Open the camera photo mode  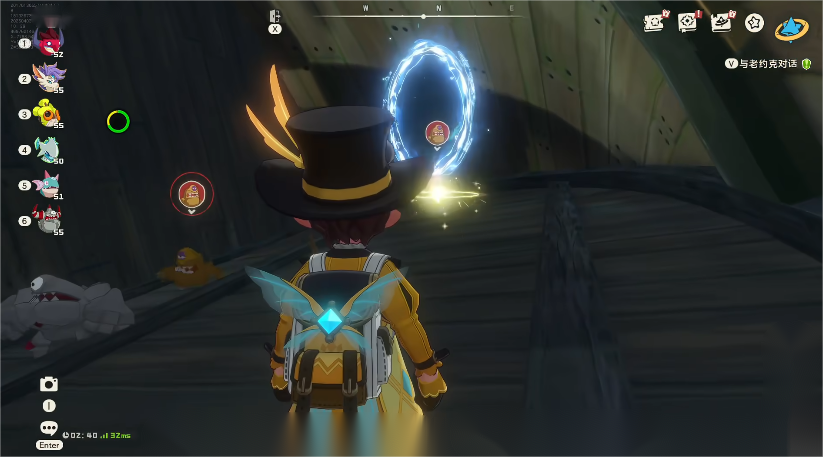pos(48,384)
